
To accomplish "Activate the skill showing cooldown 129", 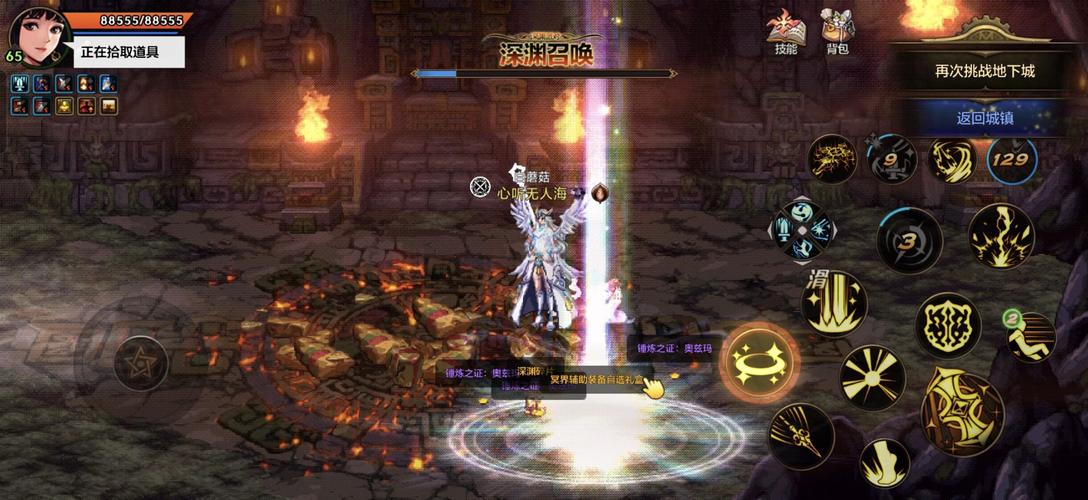I will [1012, 159].
